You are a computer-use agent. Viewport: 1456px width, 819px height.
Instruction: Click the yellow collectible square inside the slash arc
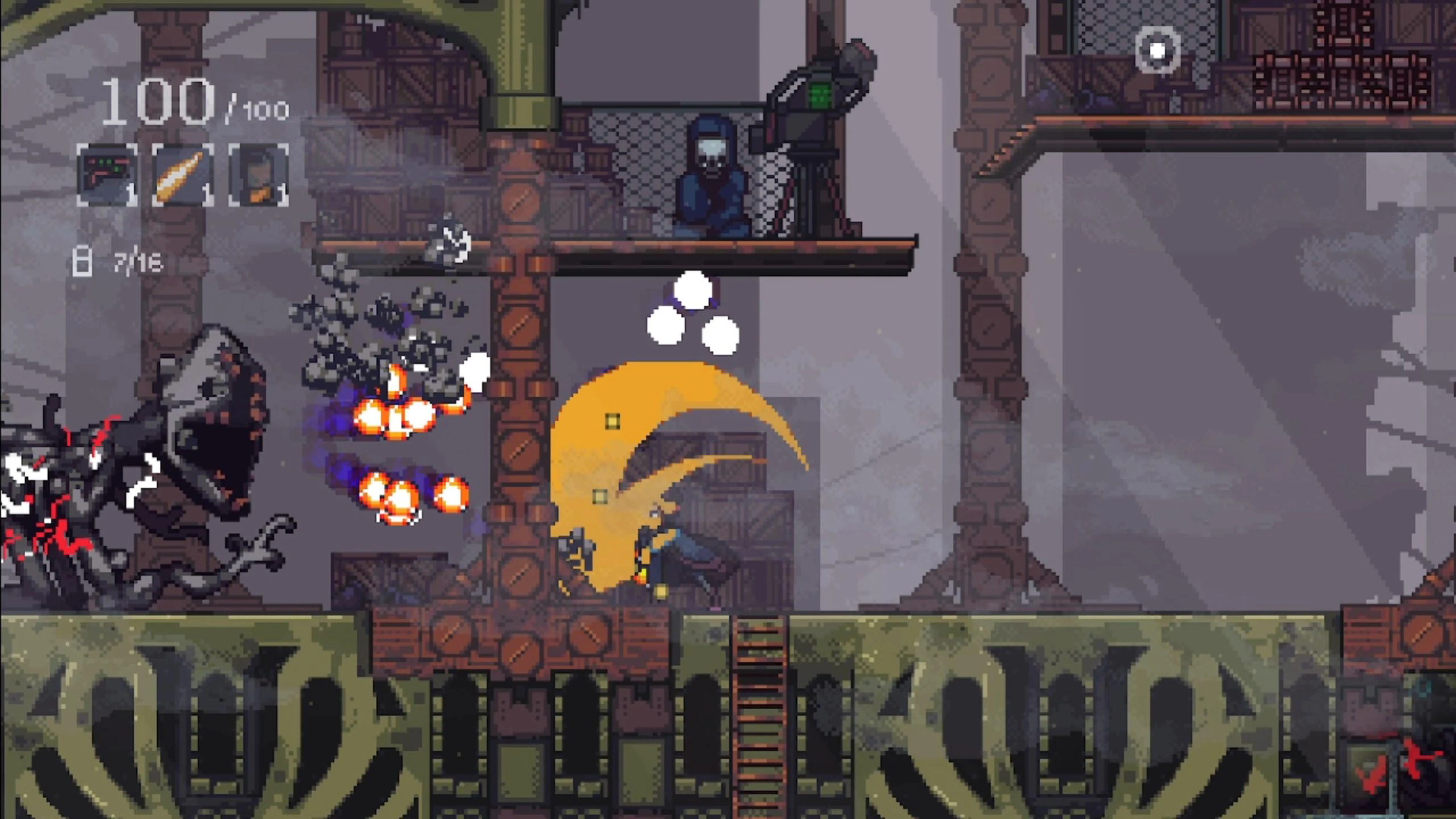coord(612,421)
